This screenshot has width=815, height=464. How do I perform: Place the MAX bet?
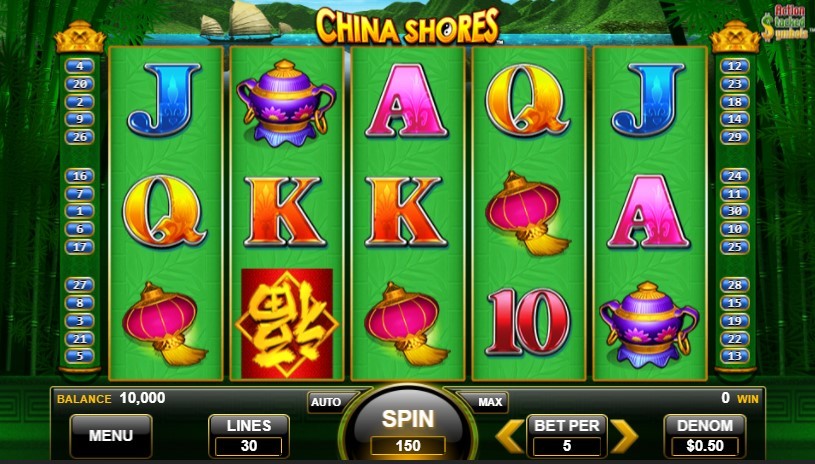coord(490,402)
